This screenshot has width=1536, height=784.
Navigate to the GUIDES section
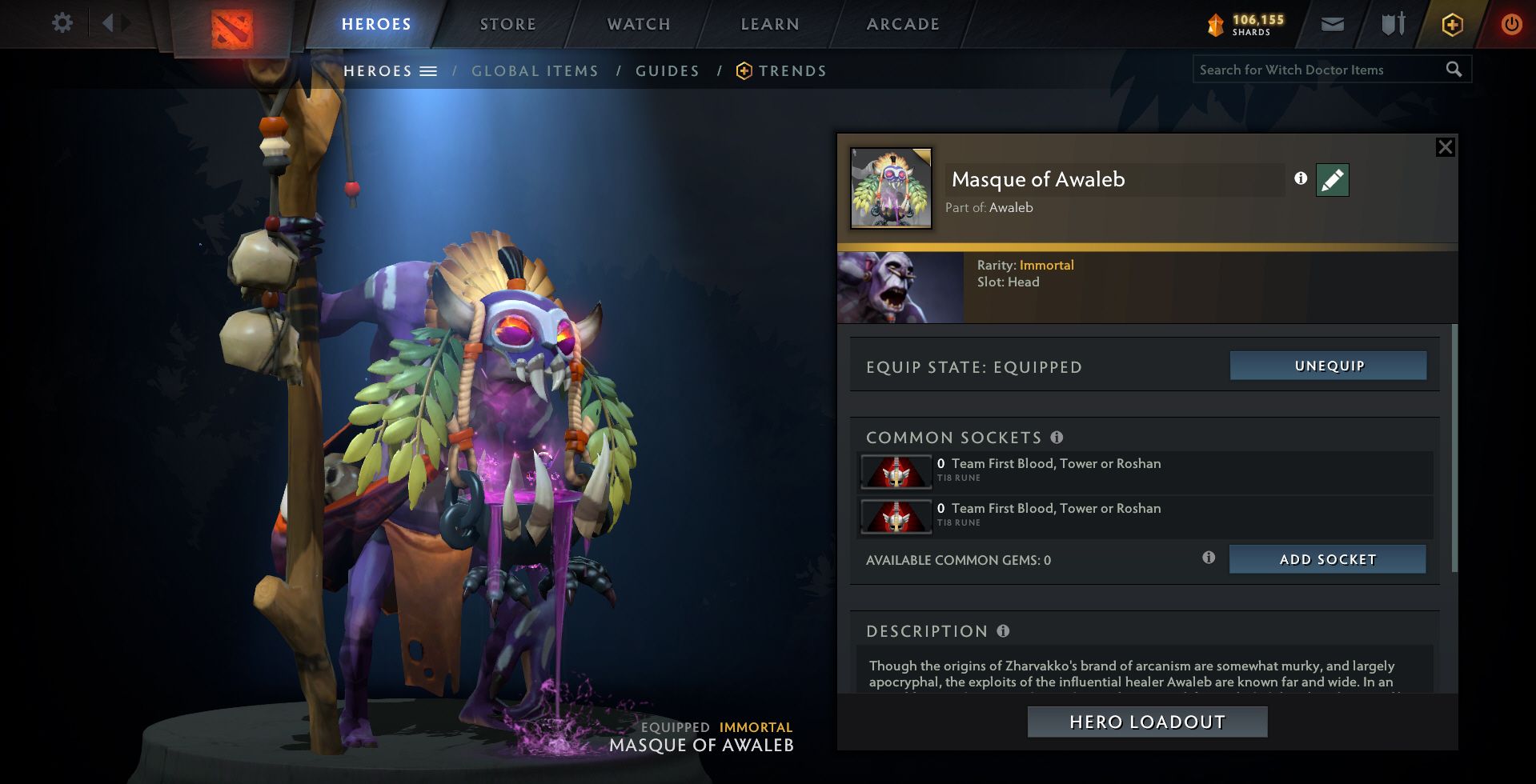[x=667, y=70]
